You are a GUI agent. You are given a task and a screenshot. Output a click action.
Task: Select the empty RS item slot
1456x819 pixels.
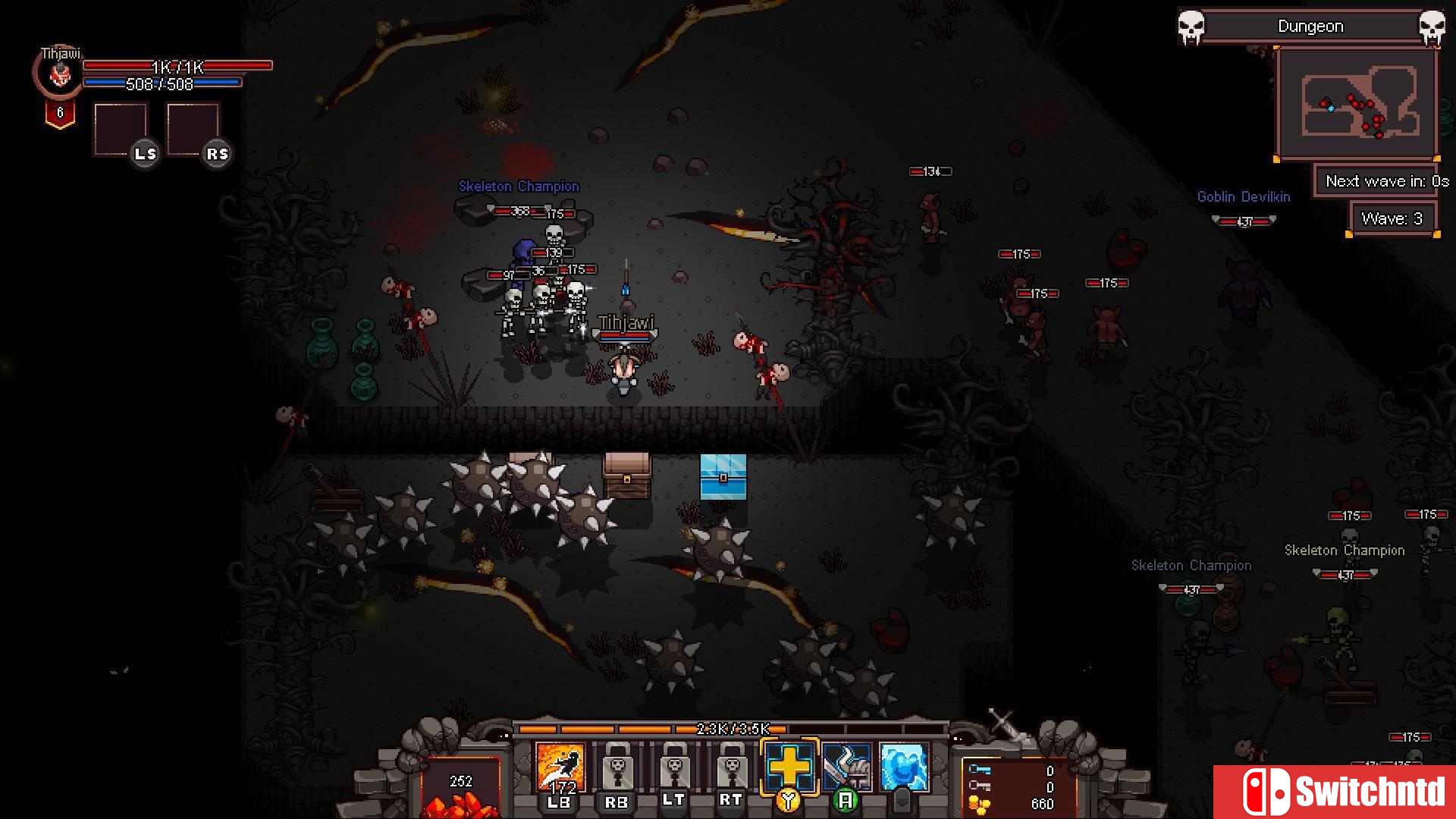(x=193, y=129)
